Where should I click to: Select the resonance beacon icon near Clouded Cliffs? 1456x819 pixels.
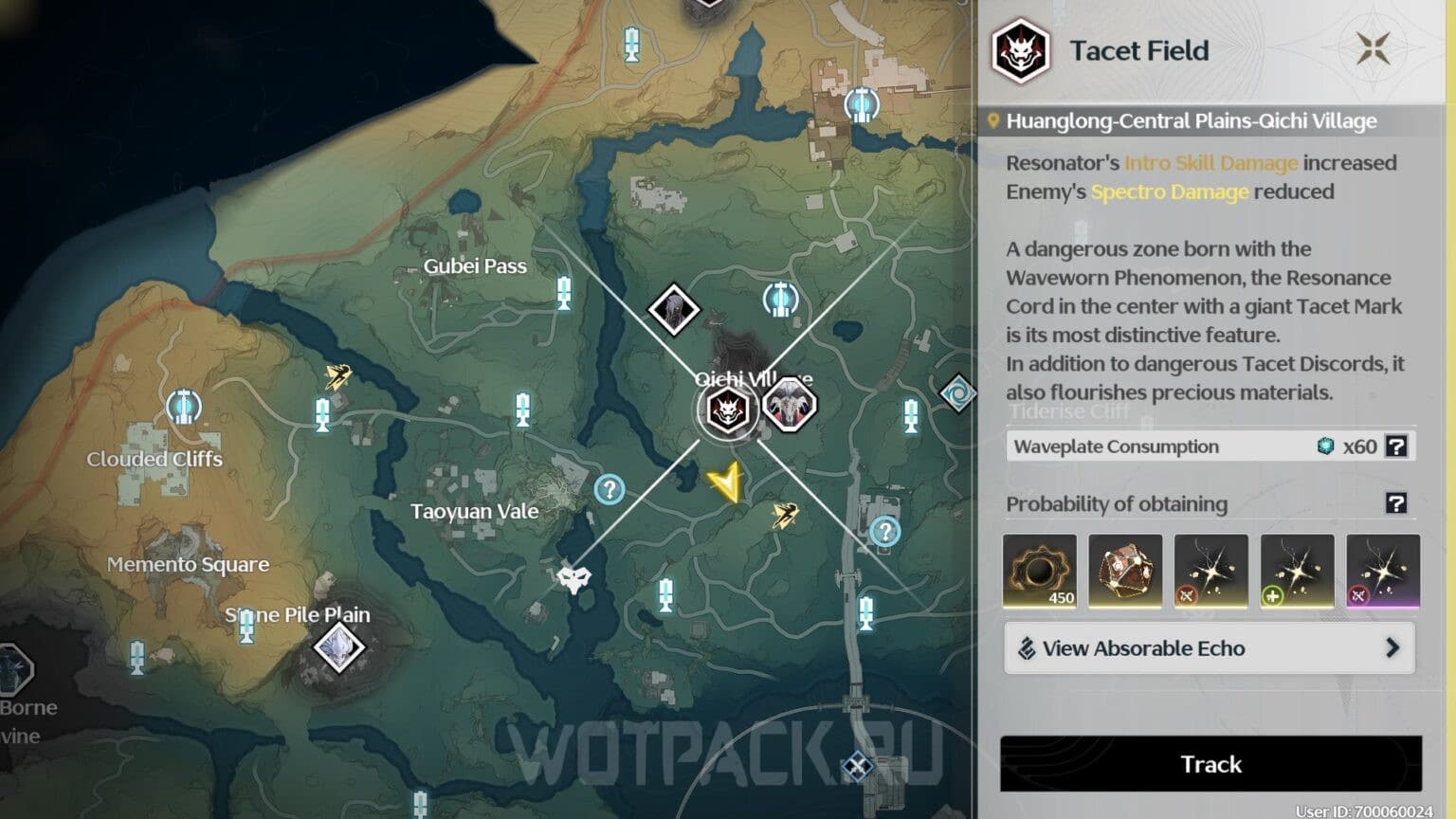click(x=182, y=406)
